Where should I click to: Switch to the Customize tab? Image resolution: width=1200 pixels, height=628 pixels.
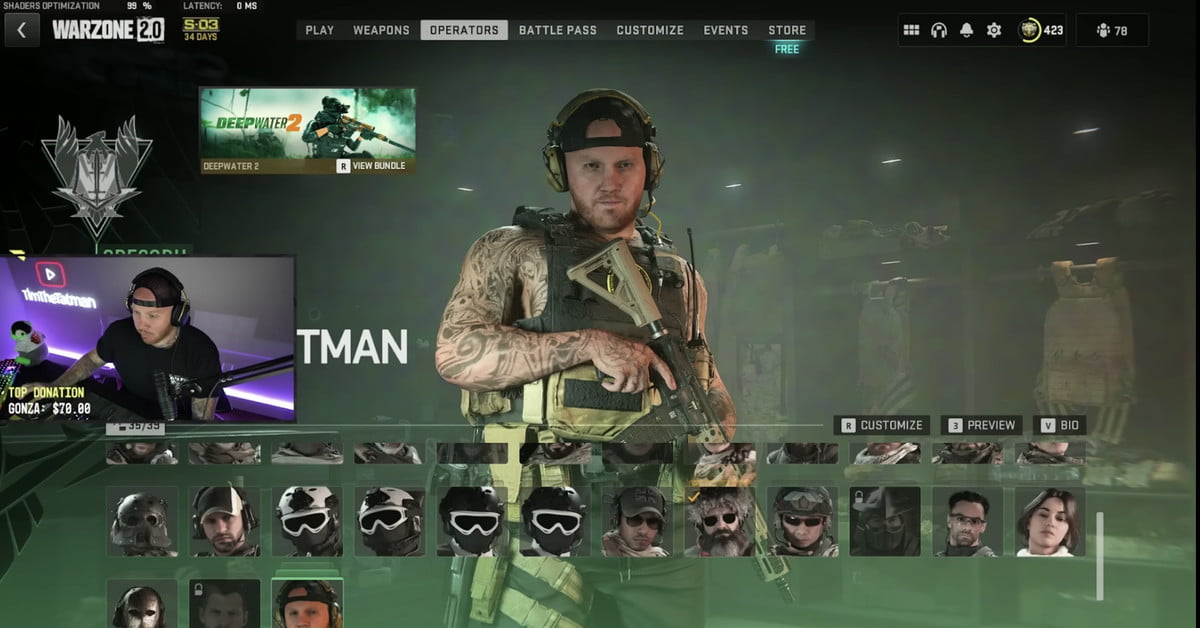click(650, 30)
